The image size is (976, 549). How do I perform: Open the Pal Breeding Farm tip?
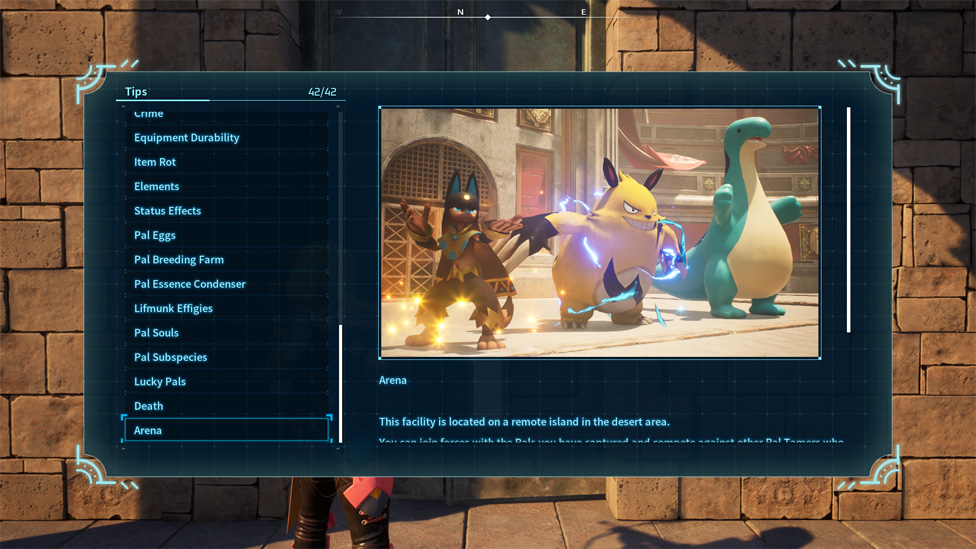[x=179, y=260]
